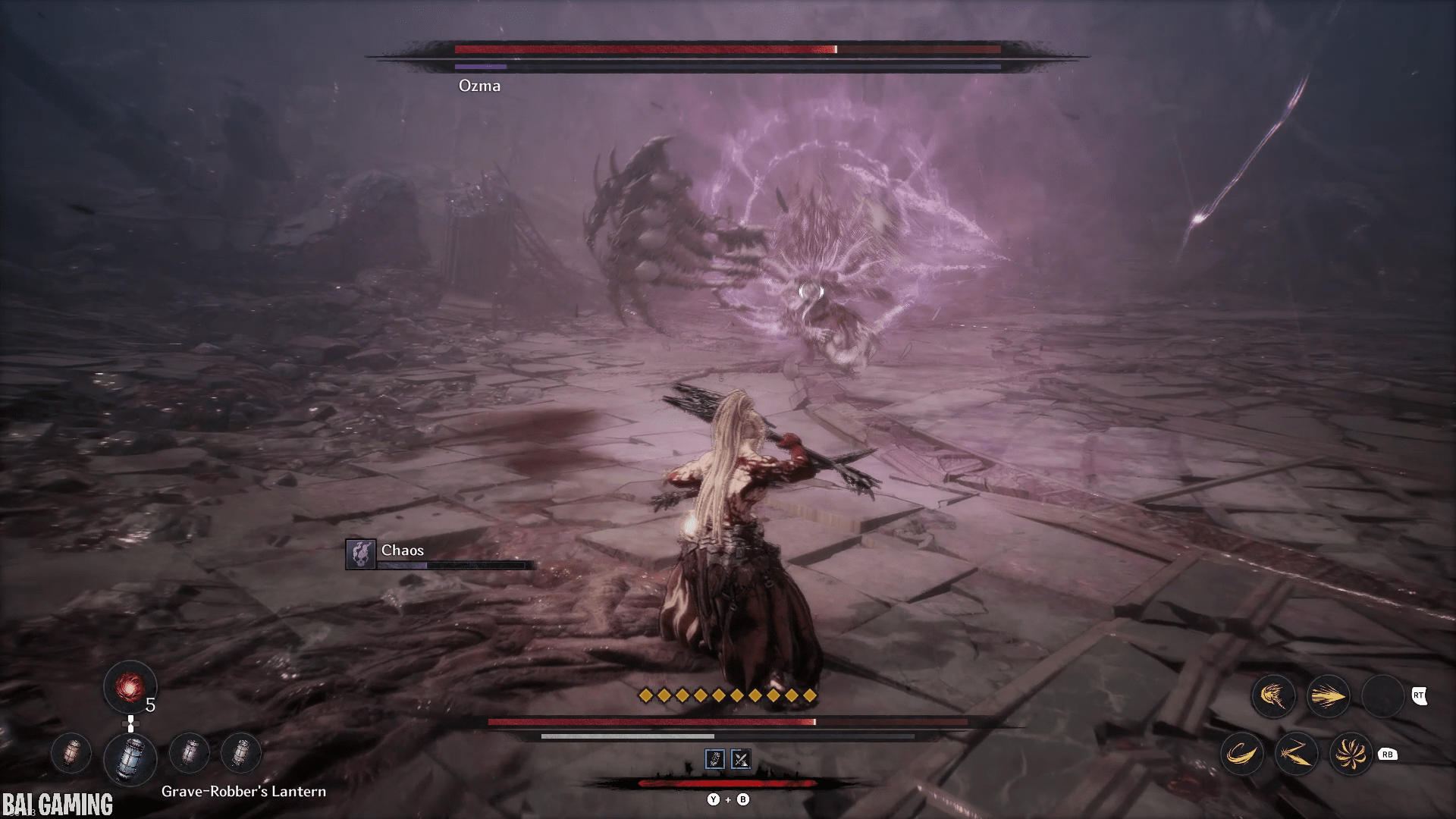Trigger the golden arrow thrust skill
The image size is (1456, 819).
(x=1328, y=696)
